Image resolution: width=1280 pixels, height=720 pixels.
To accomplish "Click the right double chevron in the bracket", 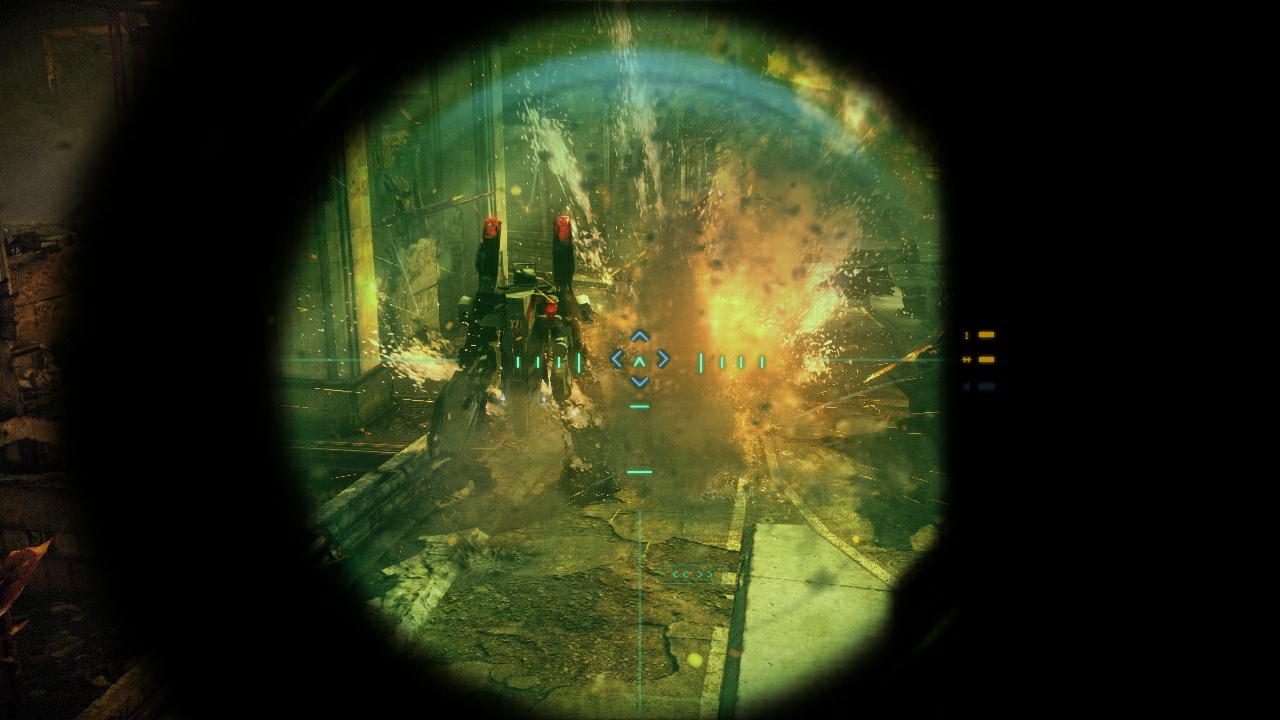I will pos(704,574).
